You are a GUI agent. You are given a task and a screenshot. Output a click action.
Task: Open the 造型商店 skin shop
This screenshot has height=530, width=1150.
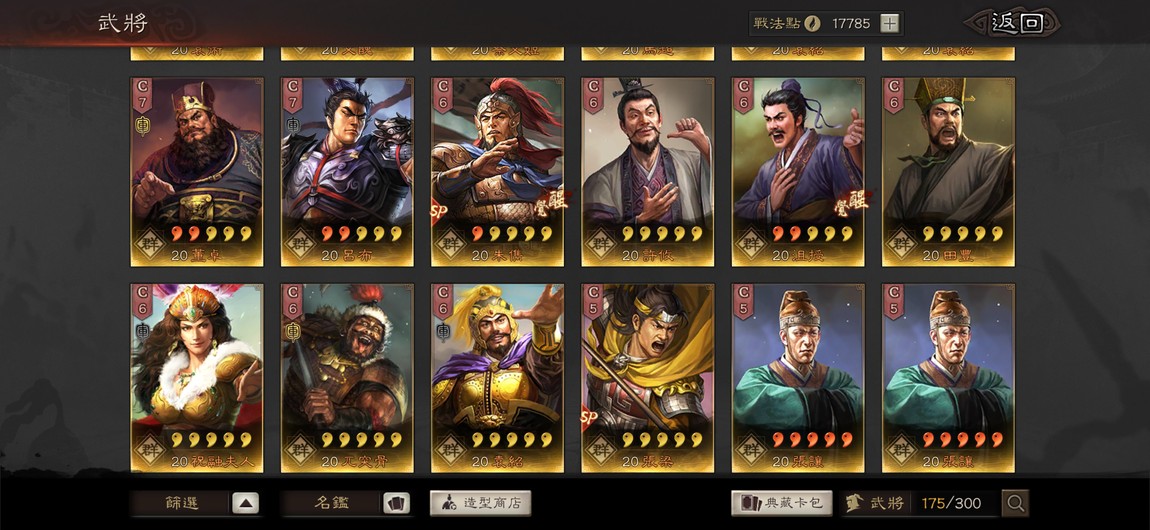pyautogui.click(x=481, y=503)
